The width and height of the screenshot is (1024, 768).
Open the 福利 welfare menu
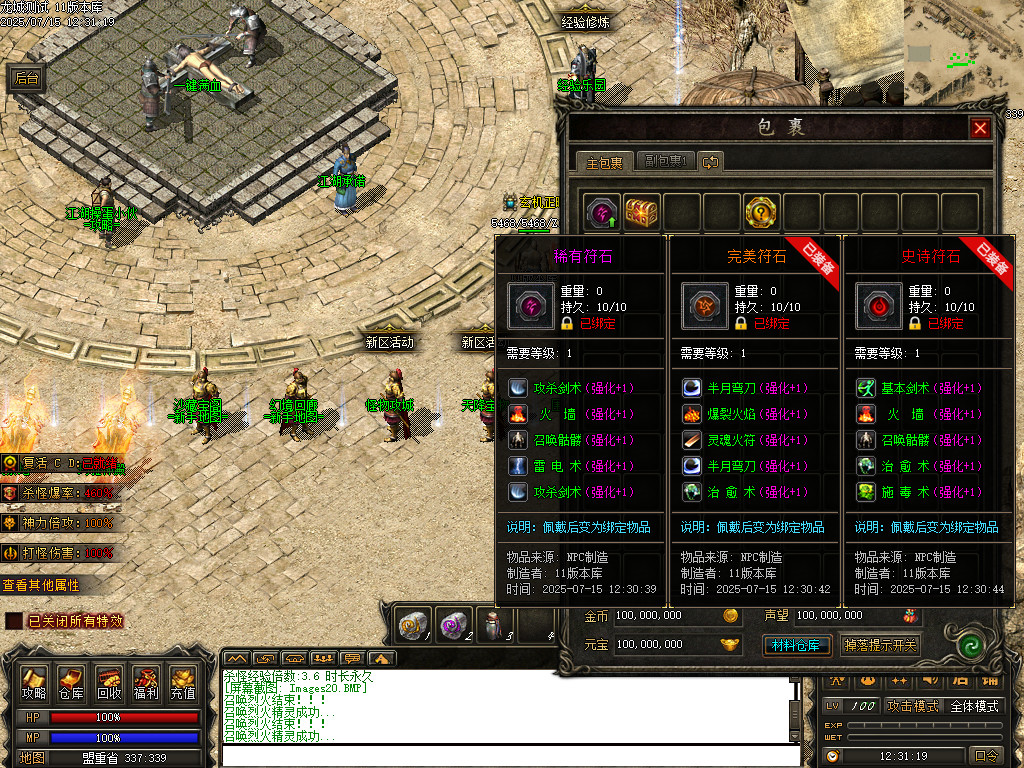pyautogui.click(x=145, y=682)
